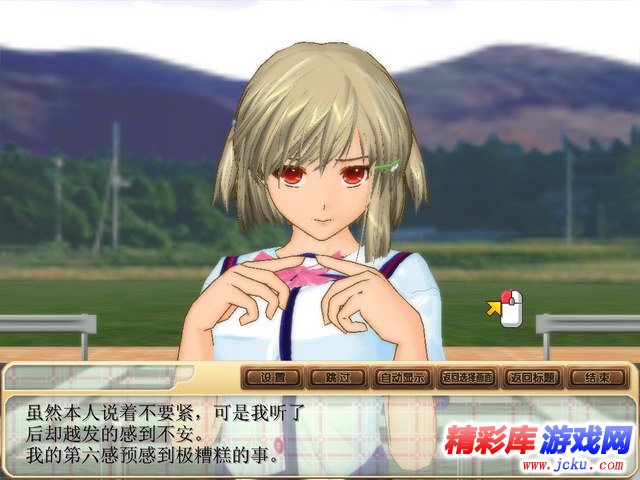Click the 返回选择画面 button
Viewport: 640px width, 480px height.
468,378
